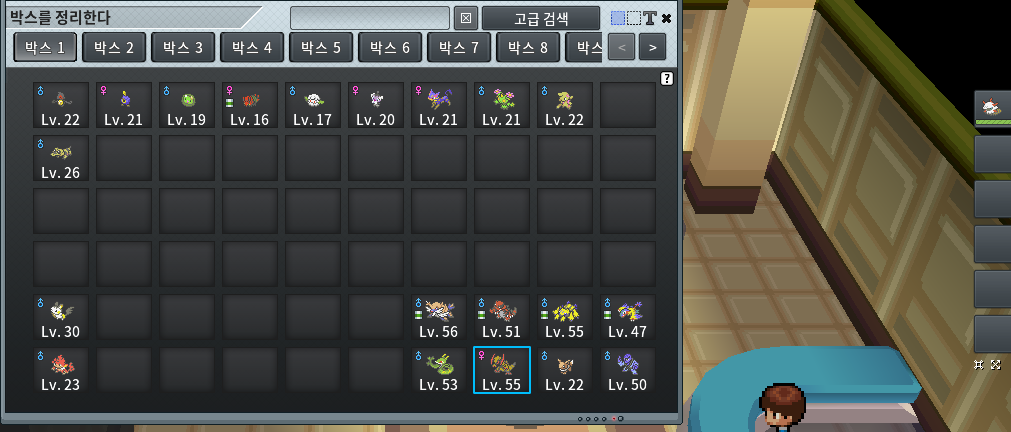
Task: Choose the Lv. 19 green Pokémon slot
Action: 187,105
